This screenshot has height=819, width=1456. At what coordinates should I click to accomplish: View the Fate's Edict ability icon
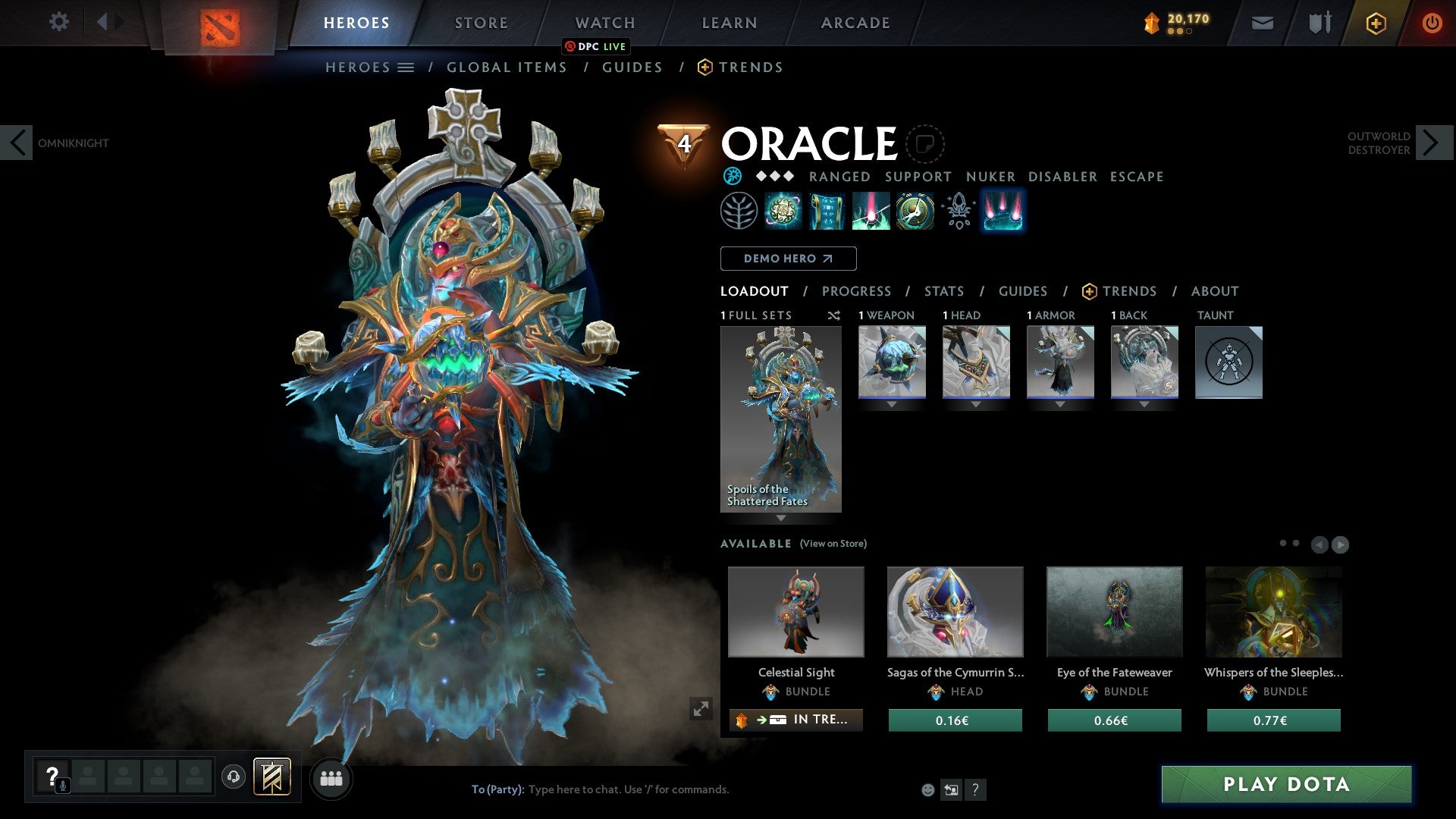point(827,211)
